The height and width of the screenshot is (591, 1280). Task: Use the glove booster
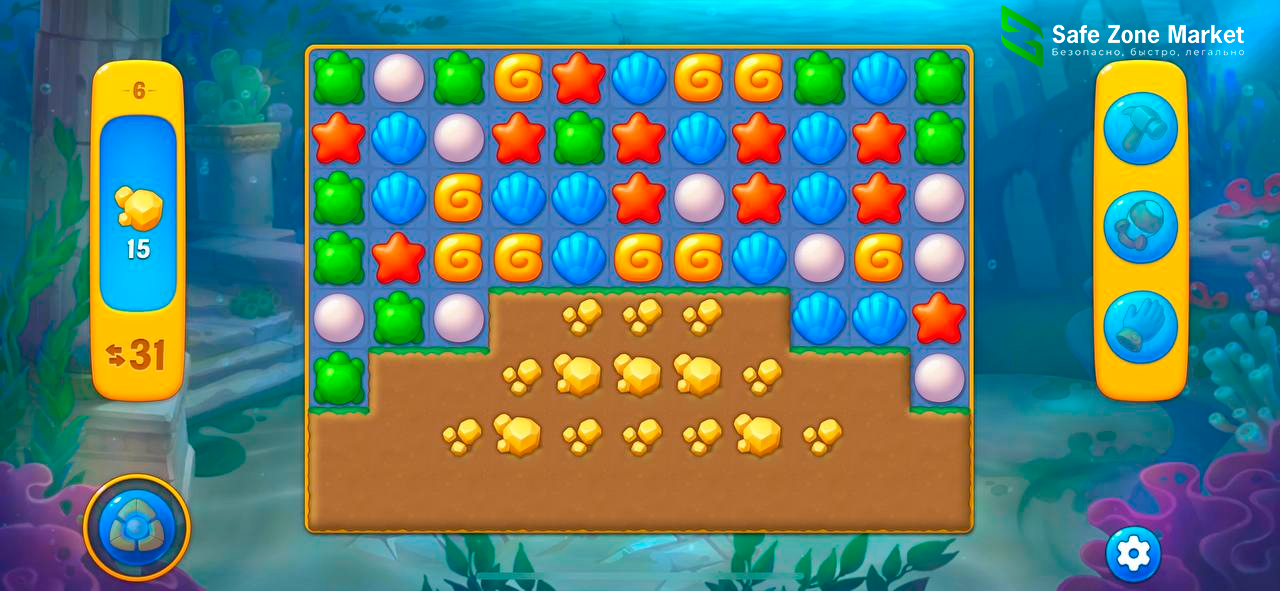(x=1140, y=327)
